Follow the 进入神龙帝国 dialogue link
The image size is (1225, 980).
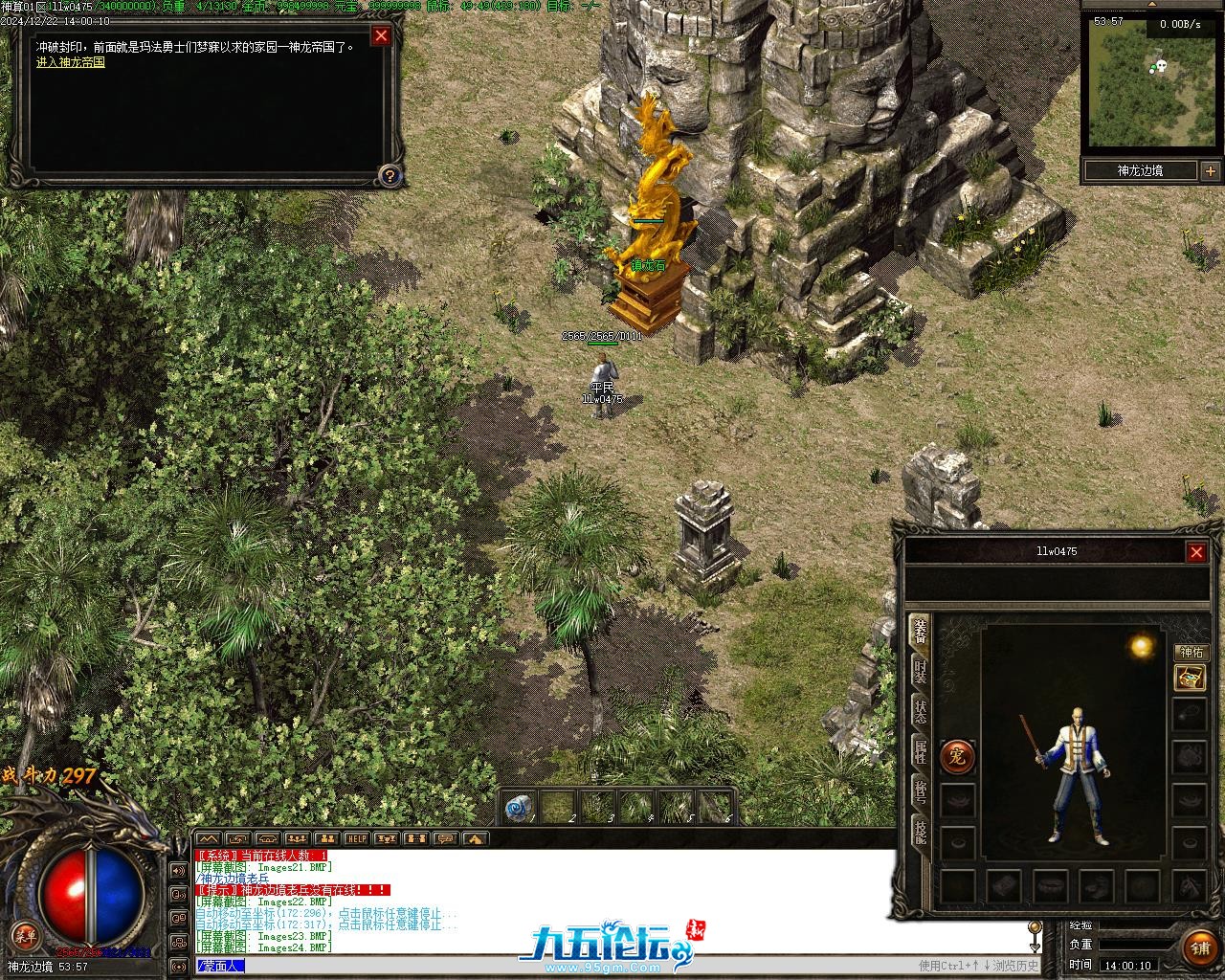71,62
